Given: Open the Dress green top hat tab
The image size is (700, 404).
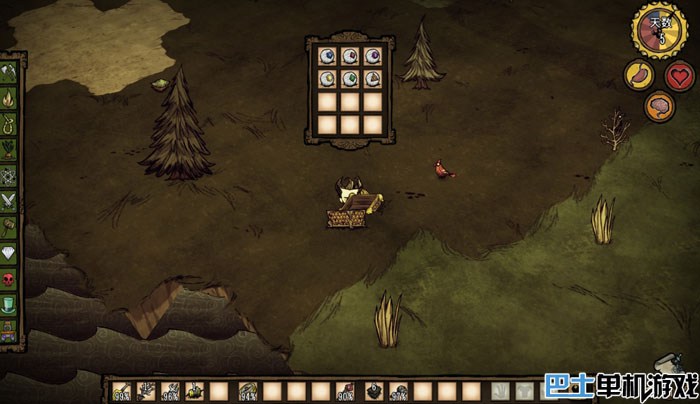Looking at the screenshot, I should (9, 305).
